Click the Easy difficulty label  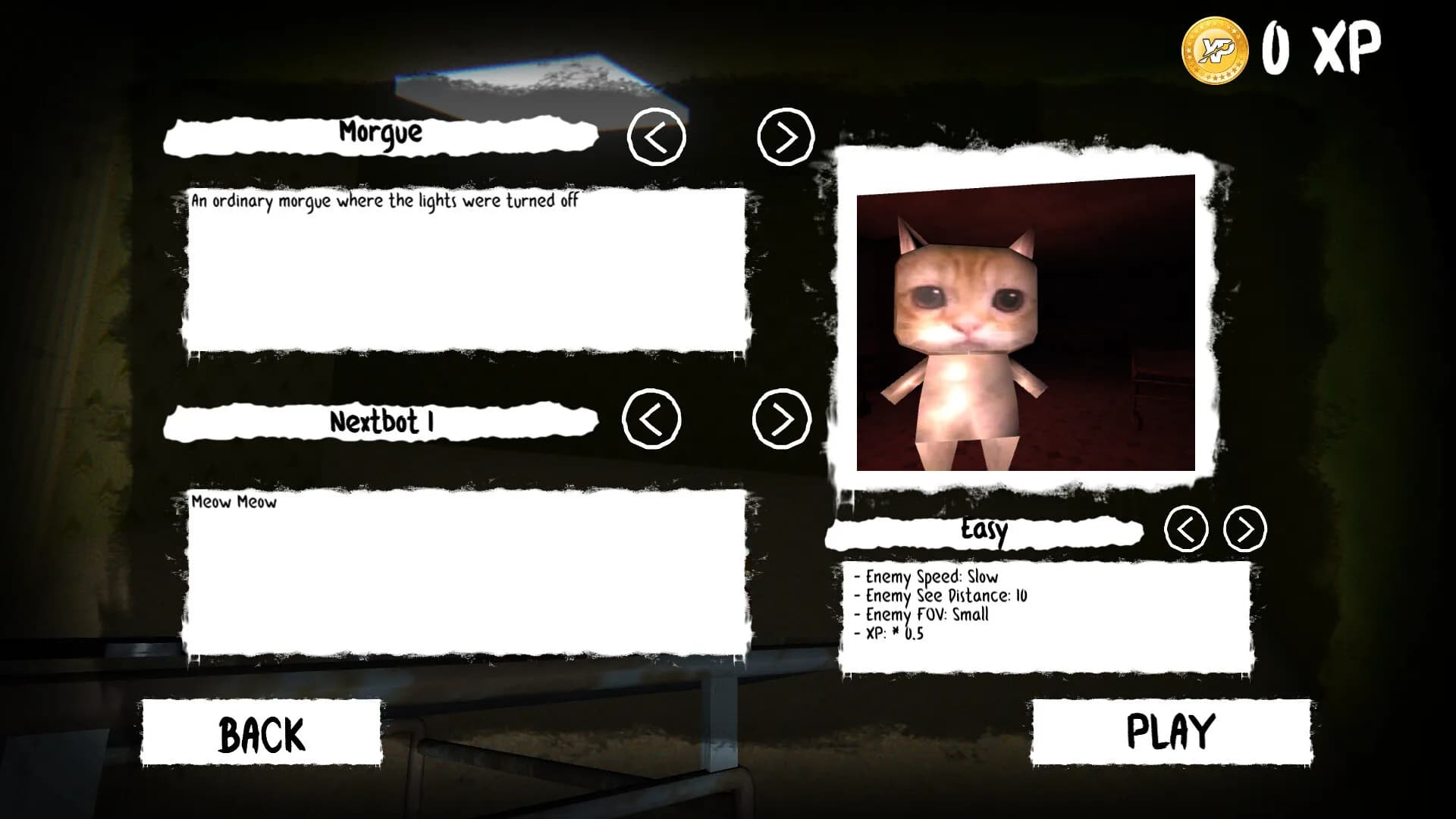[x=984, y=531]
